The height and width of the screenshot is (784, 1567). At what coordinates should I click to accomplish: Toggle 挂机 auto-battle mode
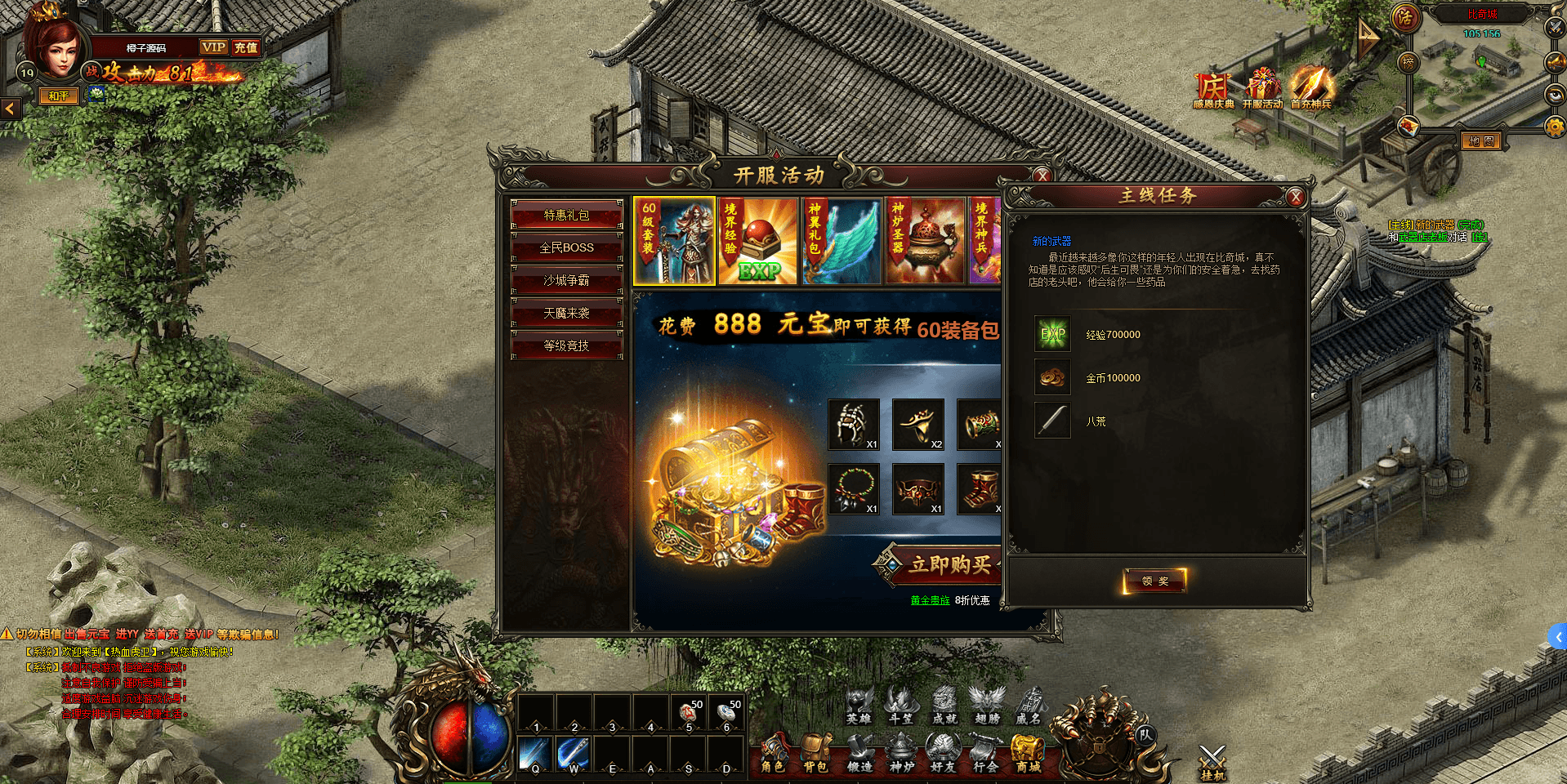click(1212, 763)
